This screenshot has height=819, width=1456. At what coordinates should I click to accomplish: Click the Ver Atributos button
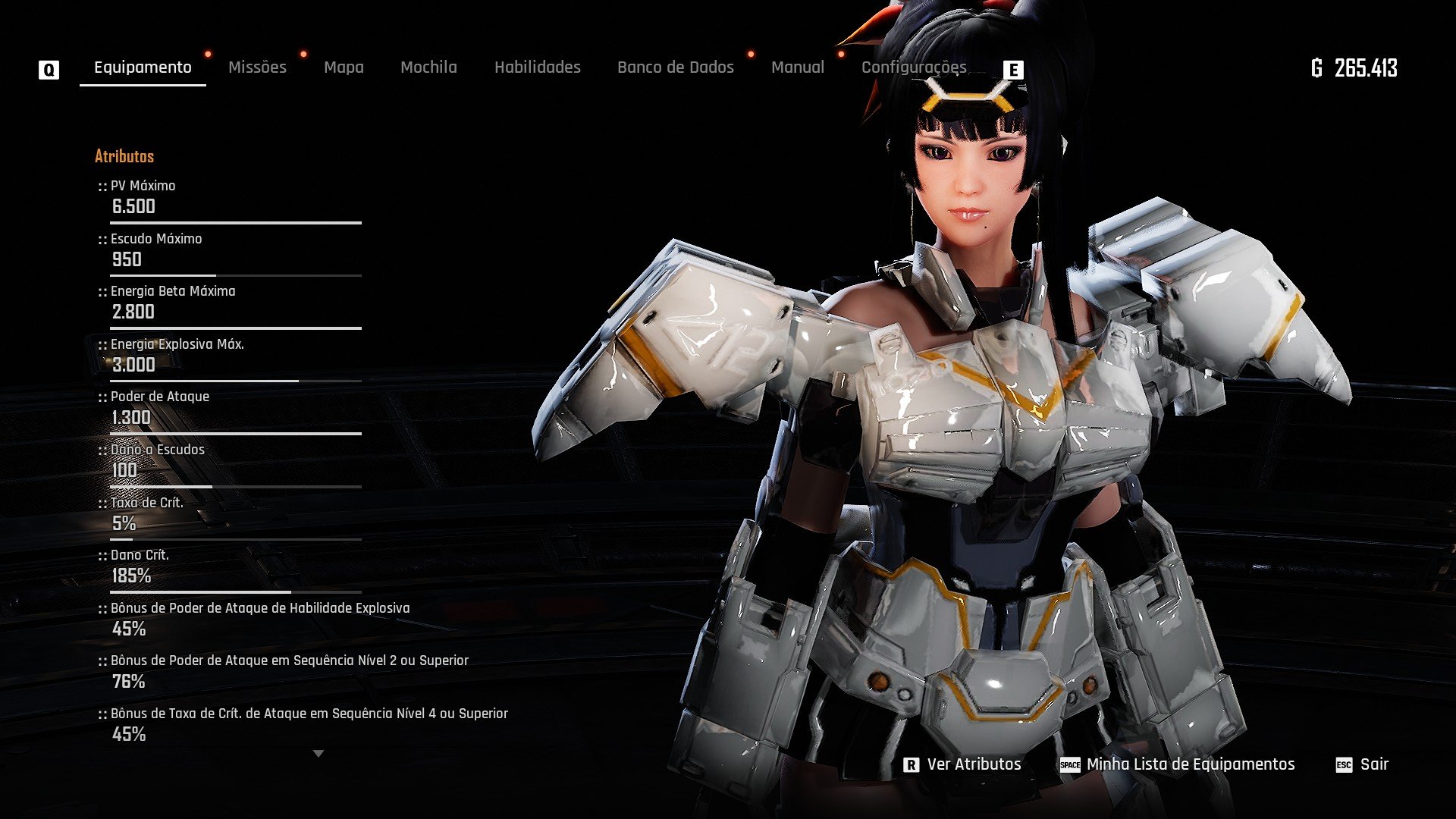coord(963,764)
